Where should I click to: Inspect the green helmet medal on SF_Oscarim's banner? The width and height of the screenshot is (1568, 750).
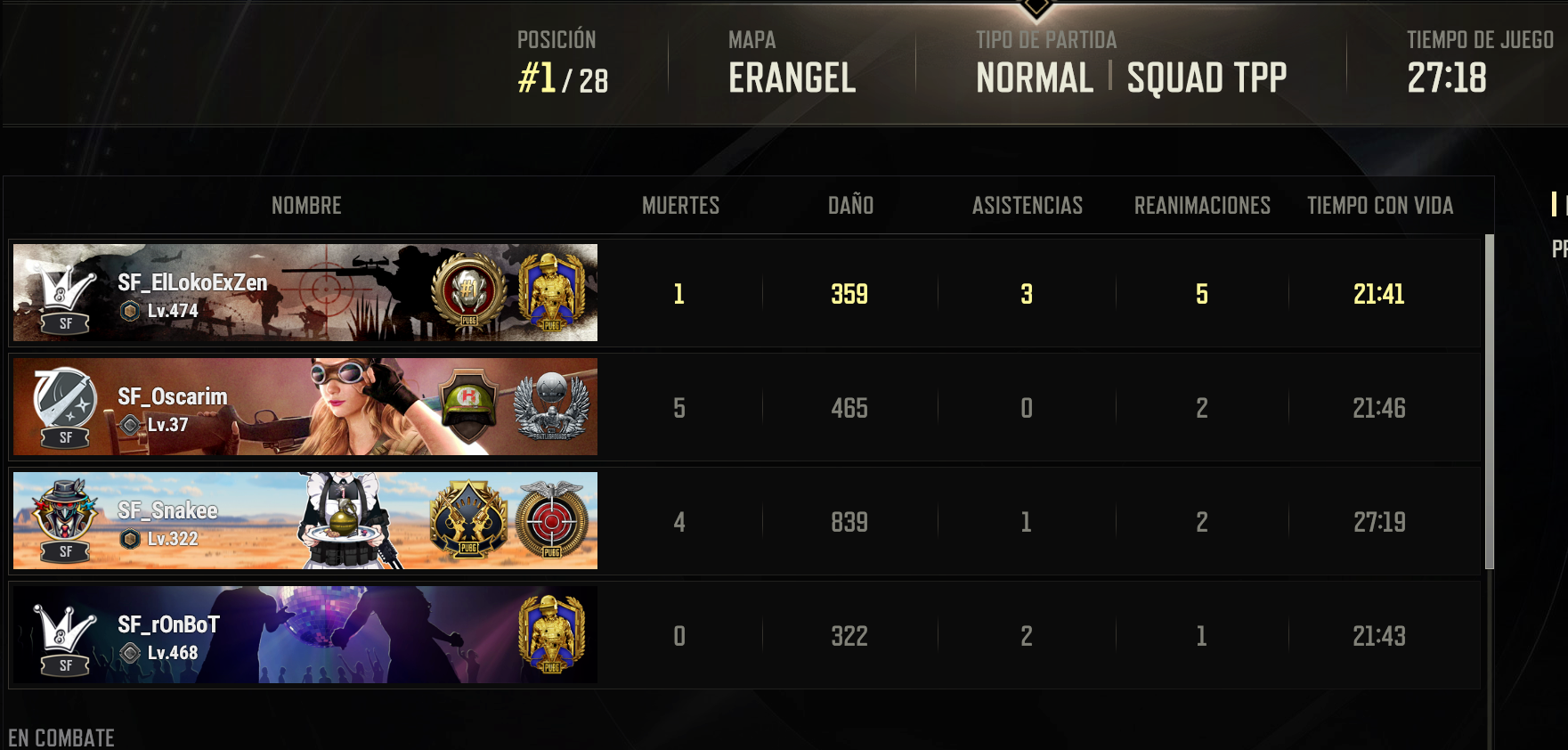tap(468, 405)
